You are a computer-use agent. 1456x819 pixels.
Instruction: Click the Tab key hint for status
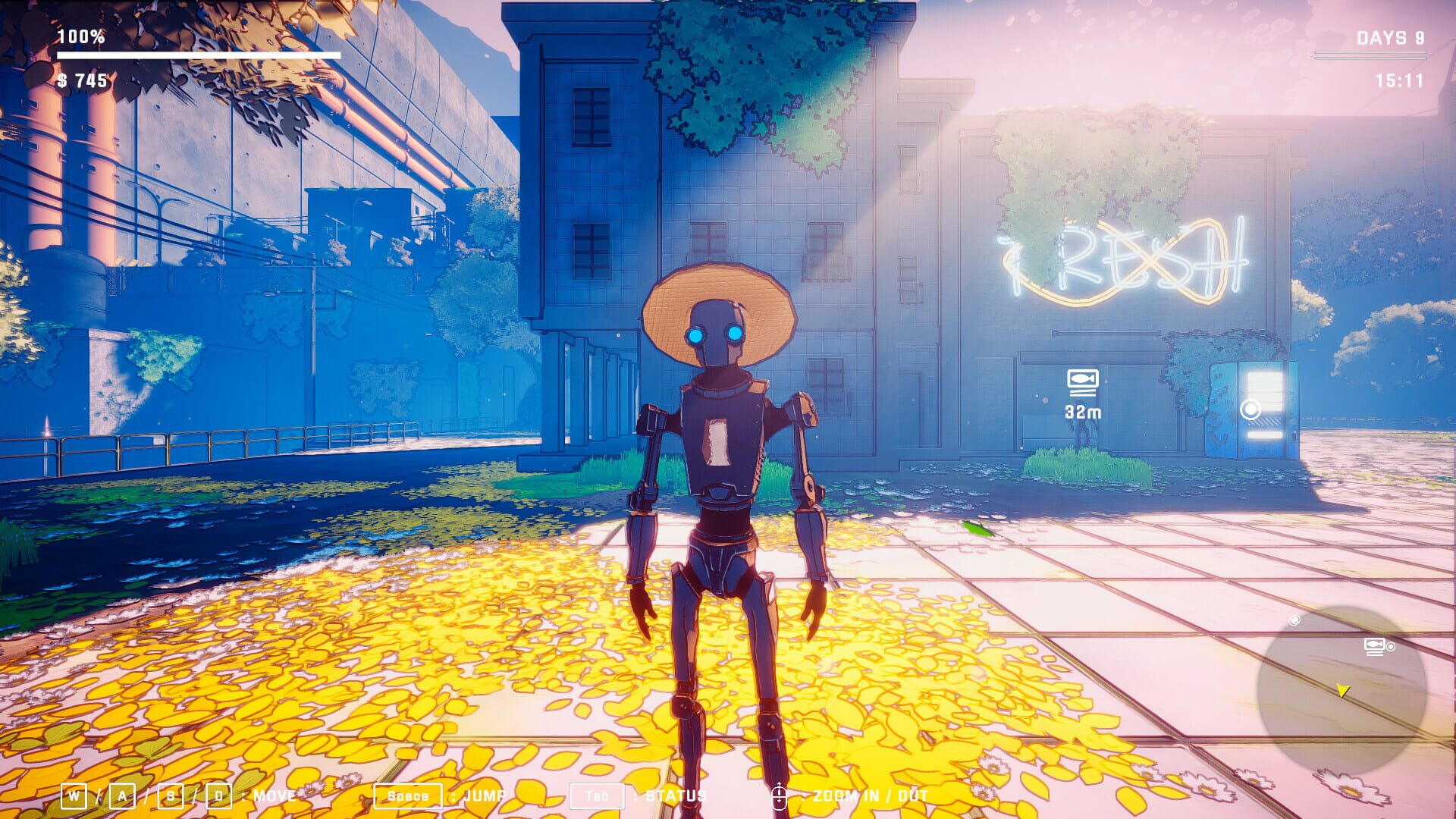[598, 795]
